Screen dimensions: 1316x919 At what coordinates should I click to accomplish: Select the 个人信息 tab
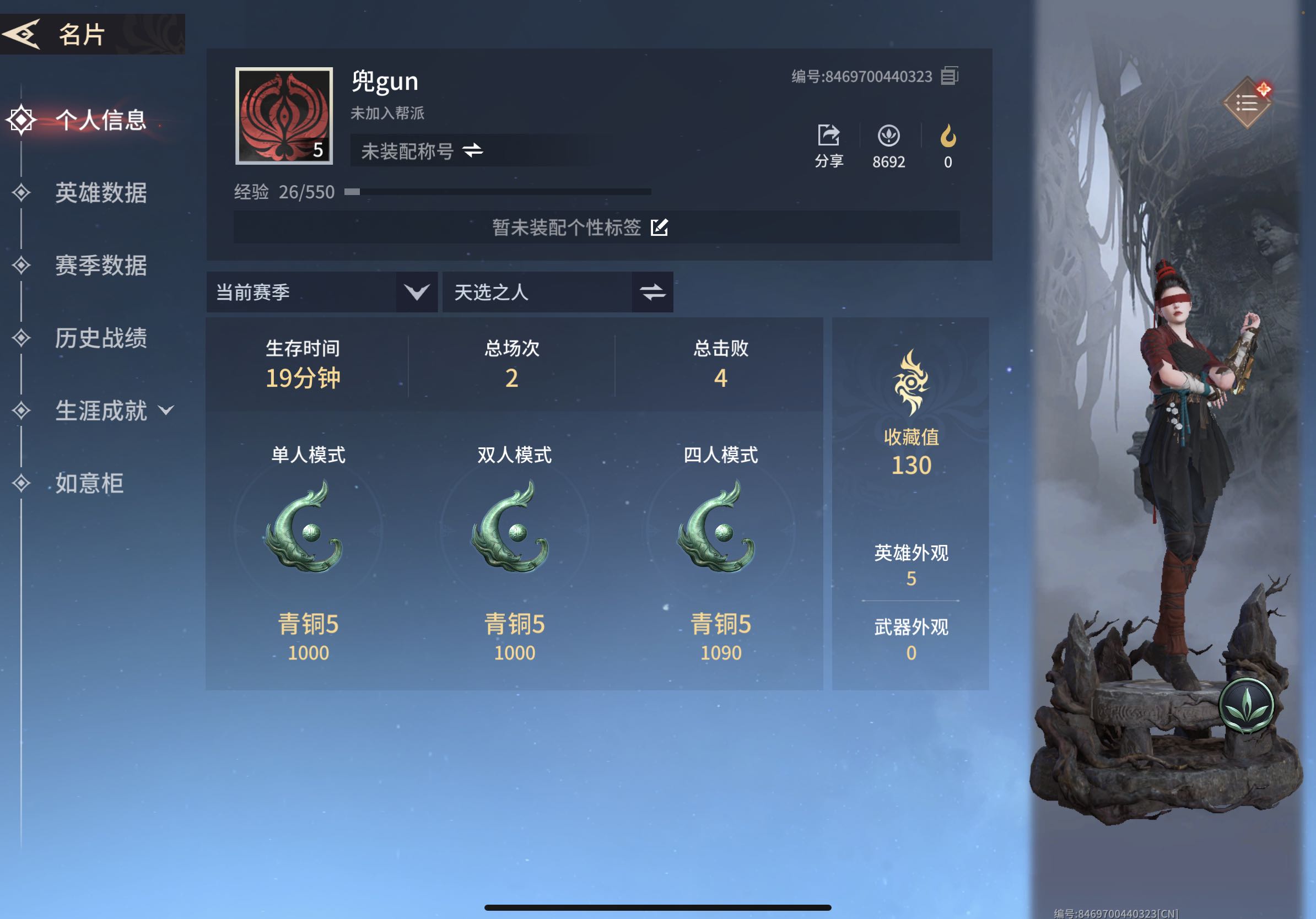pos(100,120)
